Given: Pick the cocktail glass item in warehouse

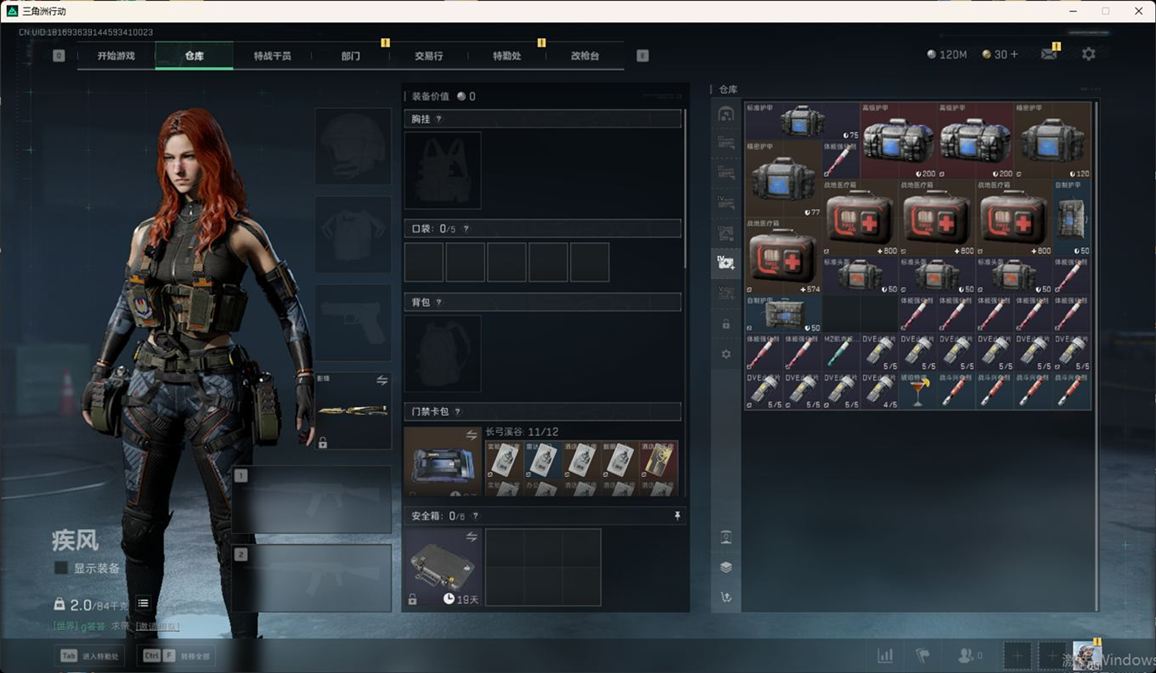Looking at the screenshot, I should pyautogui.click(x=917, y=391).
